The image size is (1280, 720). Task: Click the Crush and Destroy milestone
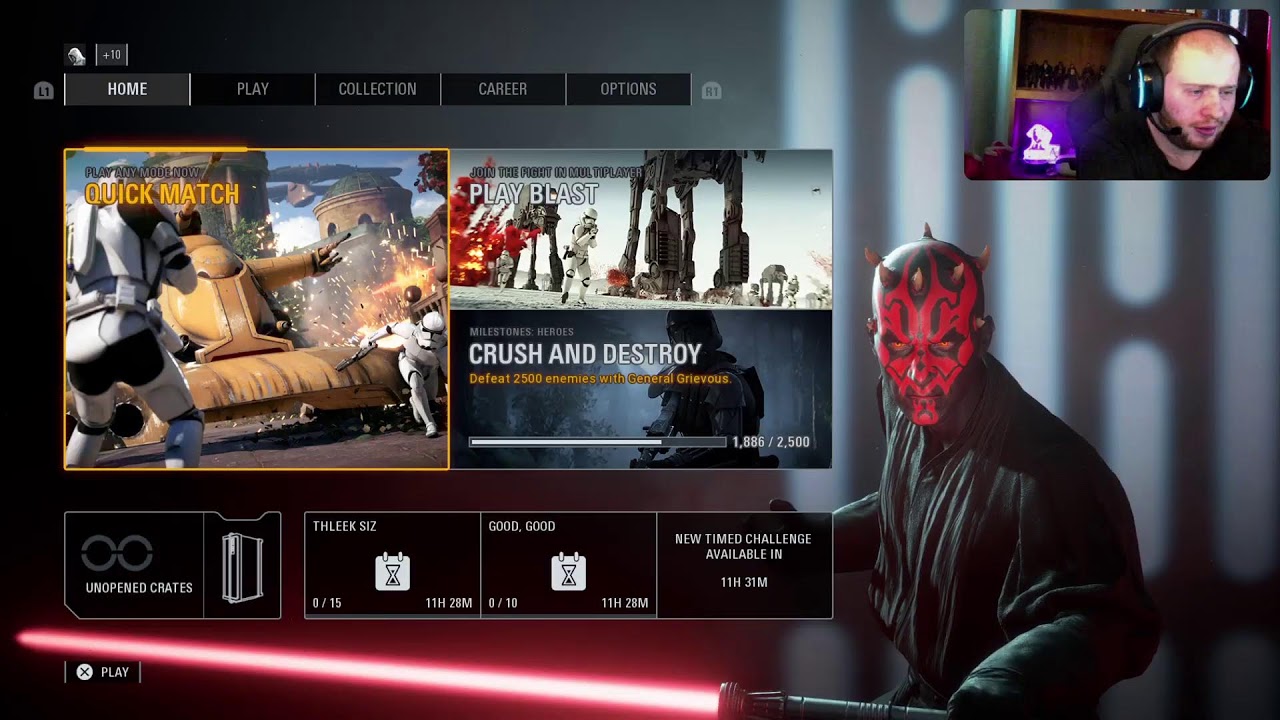coord(645,390)
